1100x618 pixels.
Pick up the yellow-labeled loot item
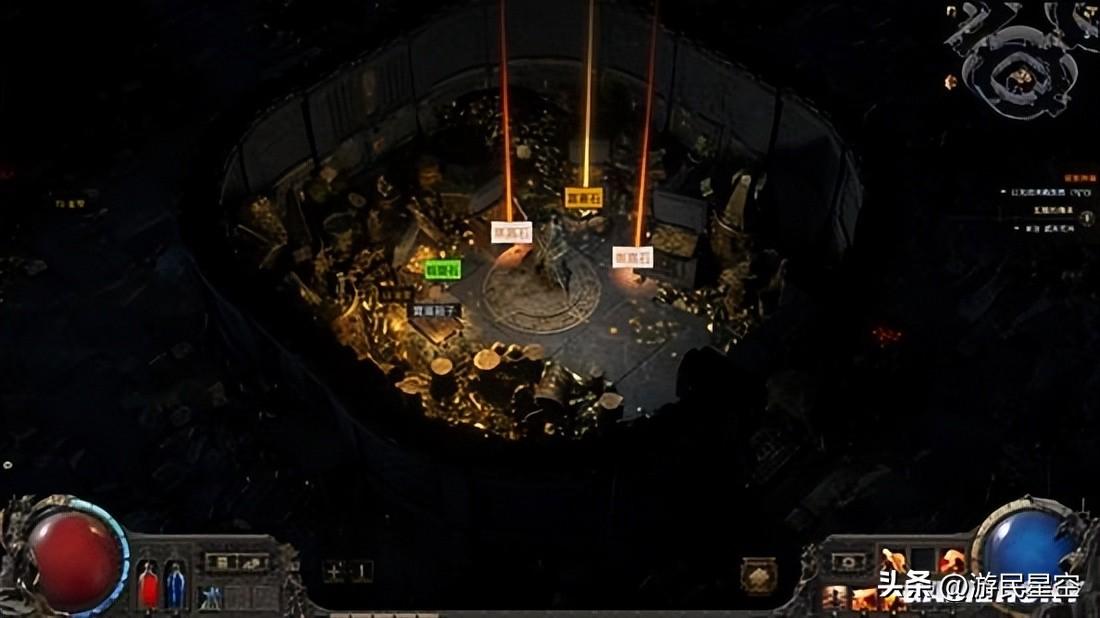584,197
